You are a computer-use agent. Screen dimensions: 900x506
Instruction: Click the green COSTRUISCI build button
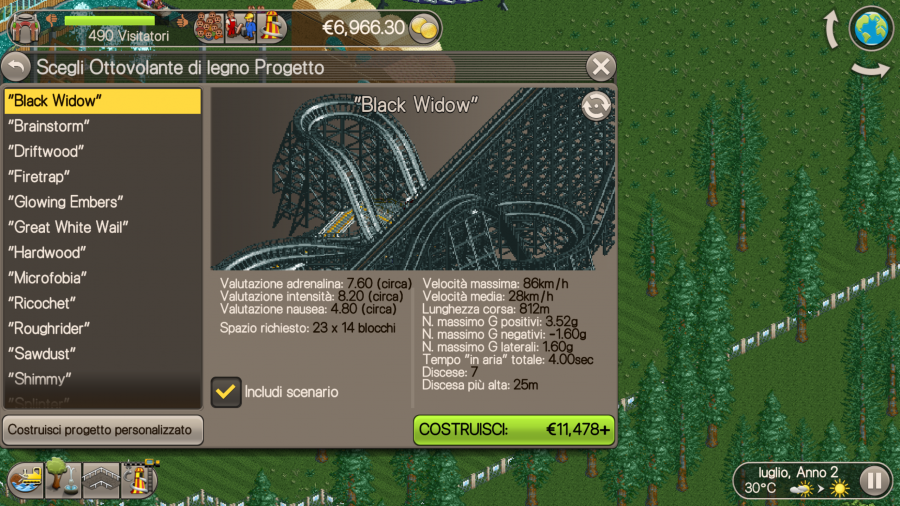click(x=514, y=430)
